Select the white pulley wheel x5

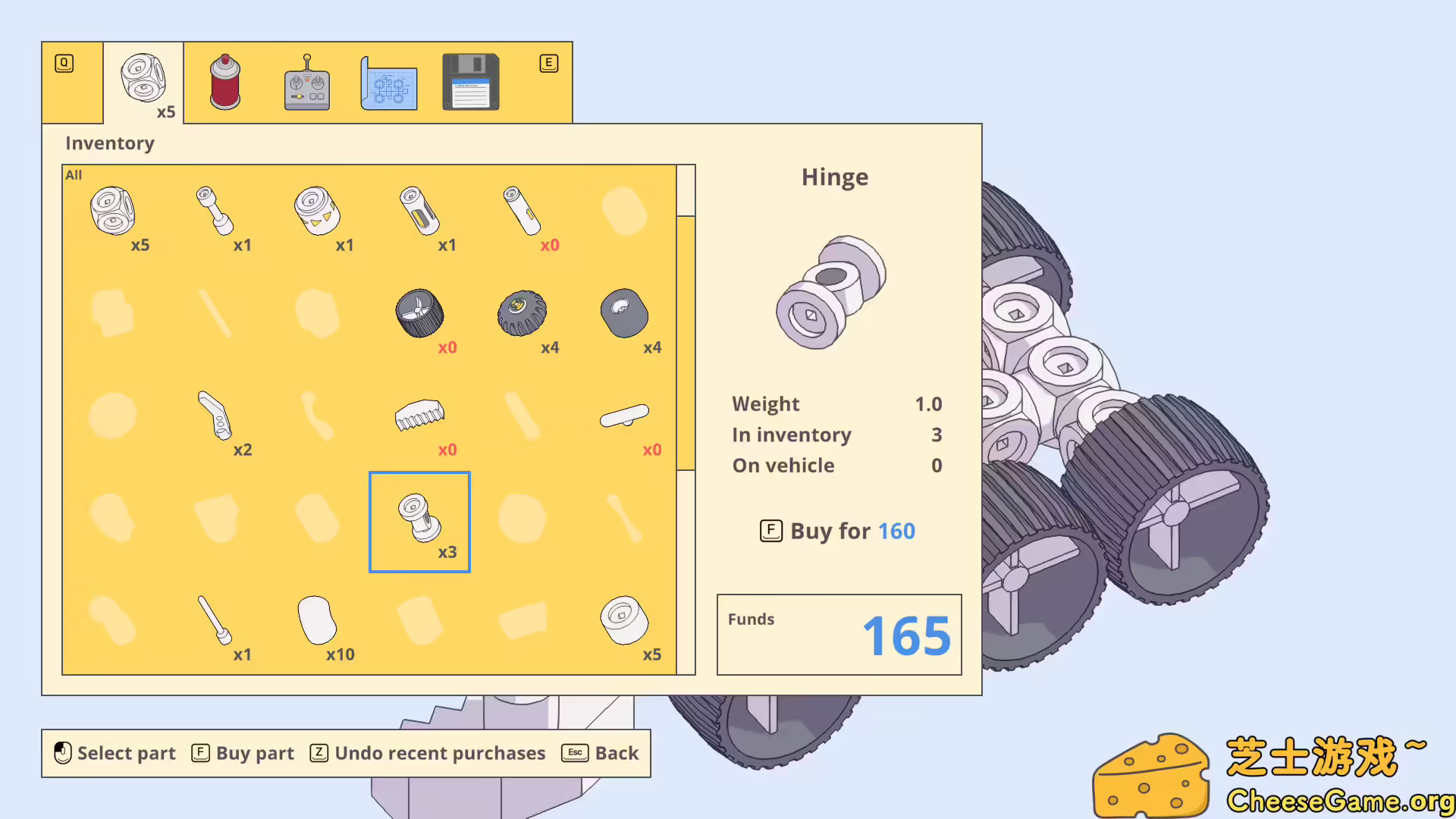[623, 622]
